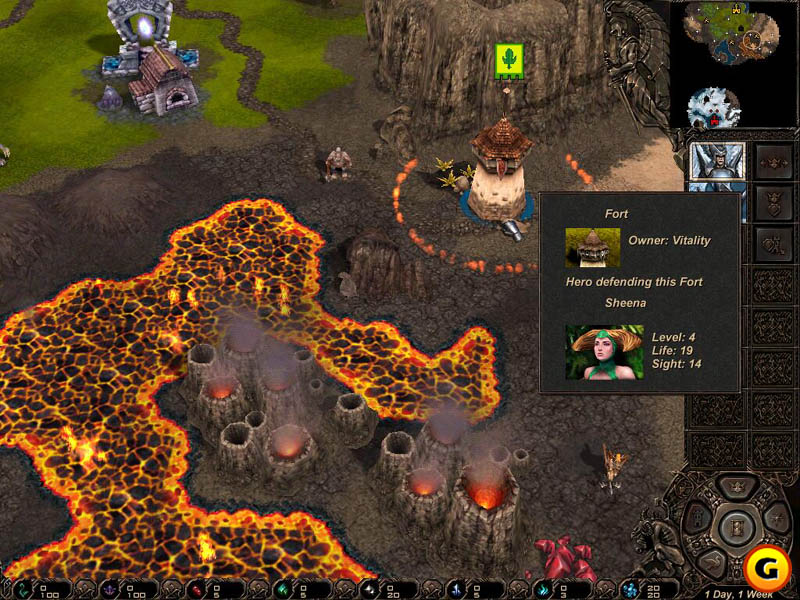The width and height of the screenshot is (800, 600).
Task: Select the armored hero portrait
Action: tap(717, 162)
